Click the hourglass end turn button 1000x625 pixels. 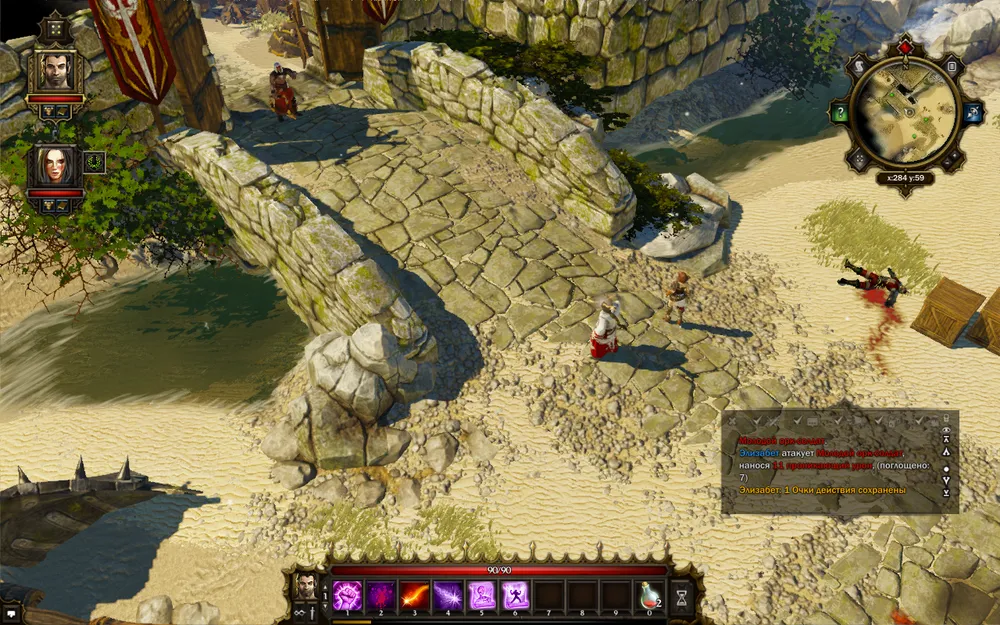coord(682,595)
